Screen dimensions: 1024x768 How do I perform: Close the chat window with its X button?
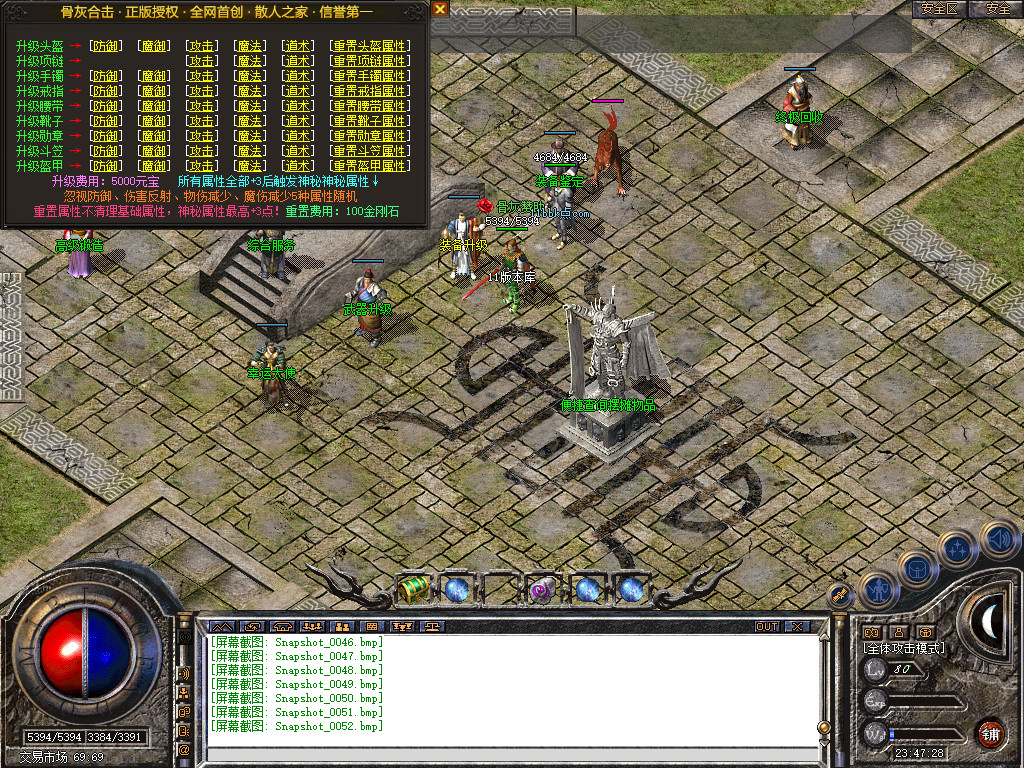click(x=797, y=627)
